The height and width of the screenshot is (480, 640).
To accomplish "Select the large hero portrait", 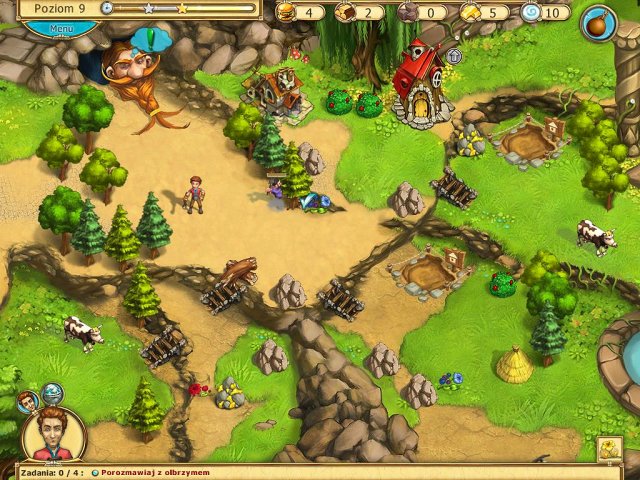I will click(53, 436).
